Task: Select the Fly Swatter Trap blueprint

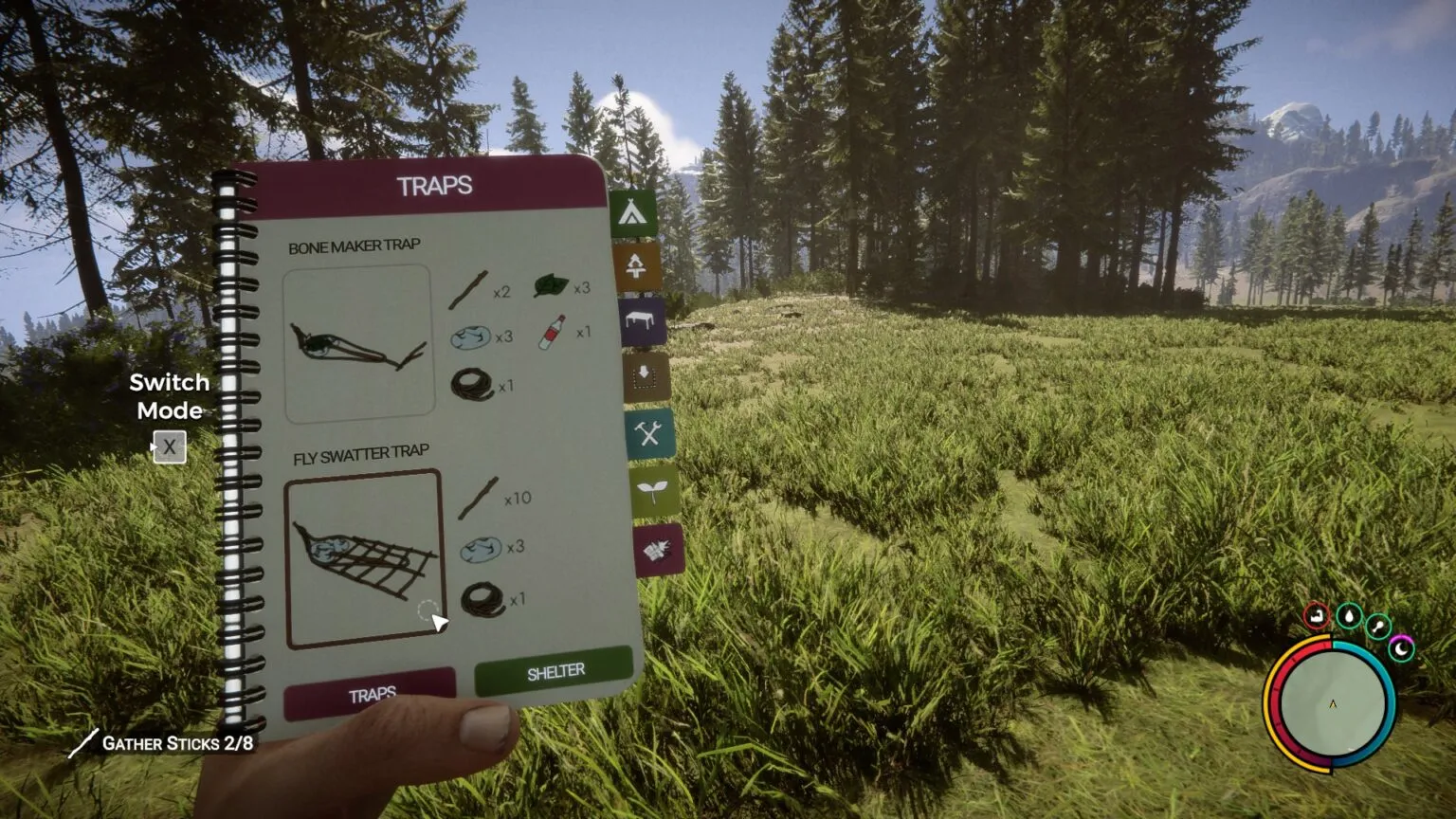Action: coord(366,559)
